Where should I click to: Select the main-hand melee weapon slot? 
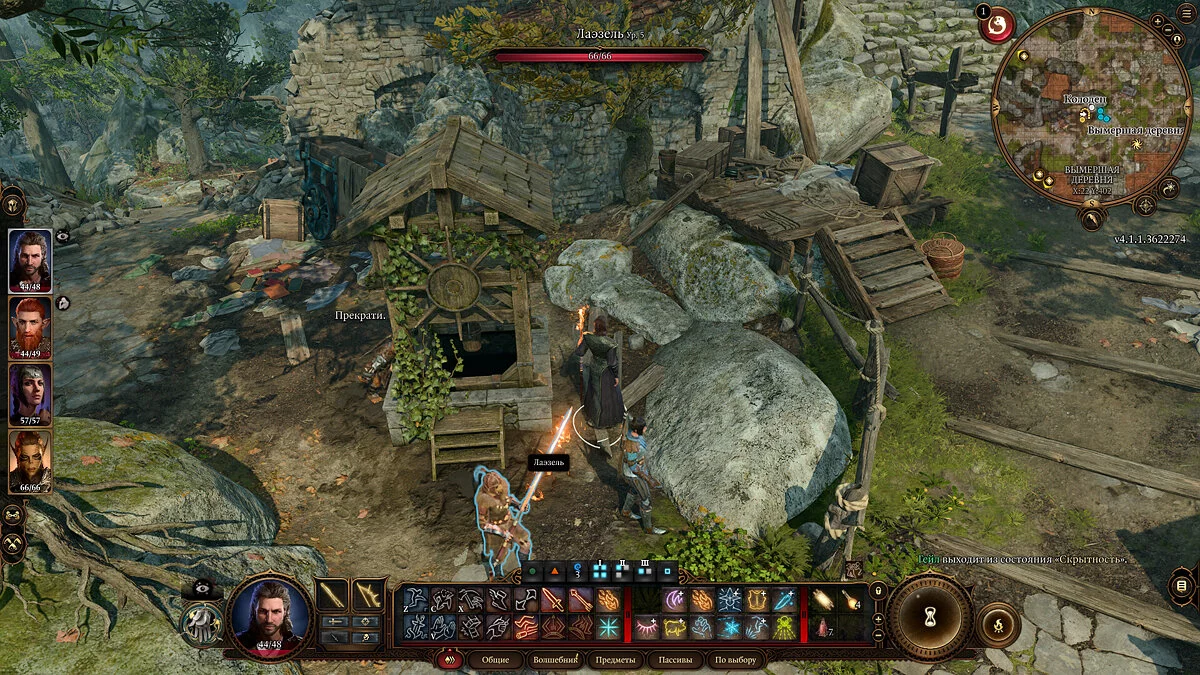(x=331, y=597)
